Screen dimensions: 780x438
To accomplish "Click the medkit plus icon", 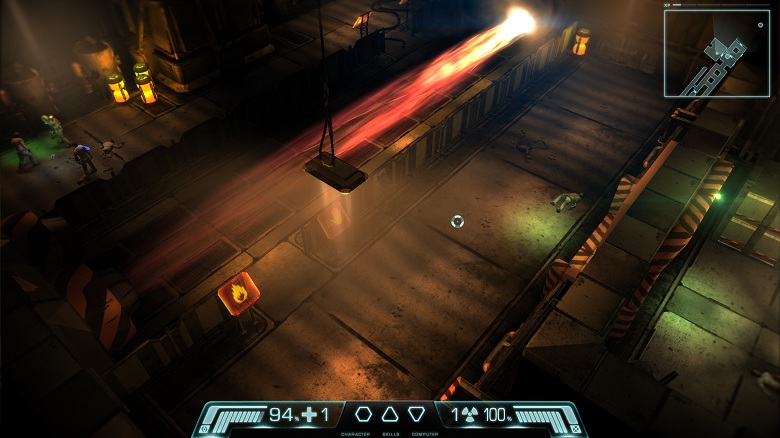I will tap(309, 414).
